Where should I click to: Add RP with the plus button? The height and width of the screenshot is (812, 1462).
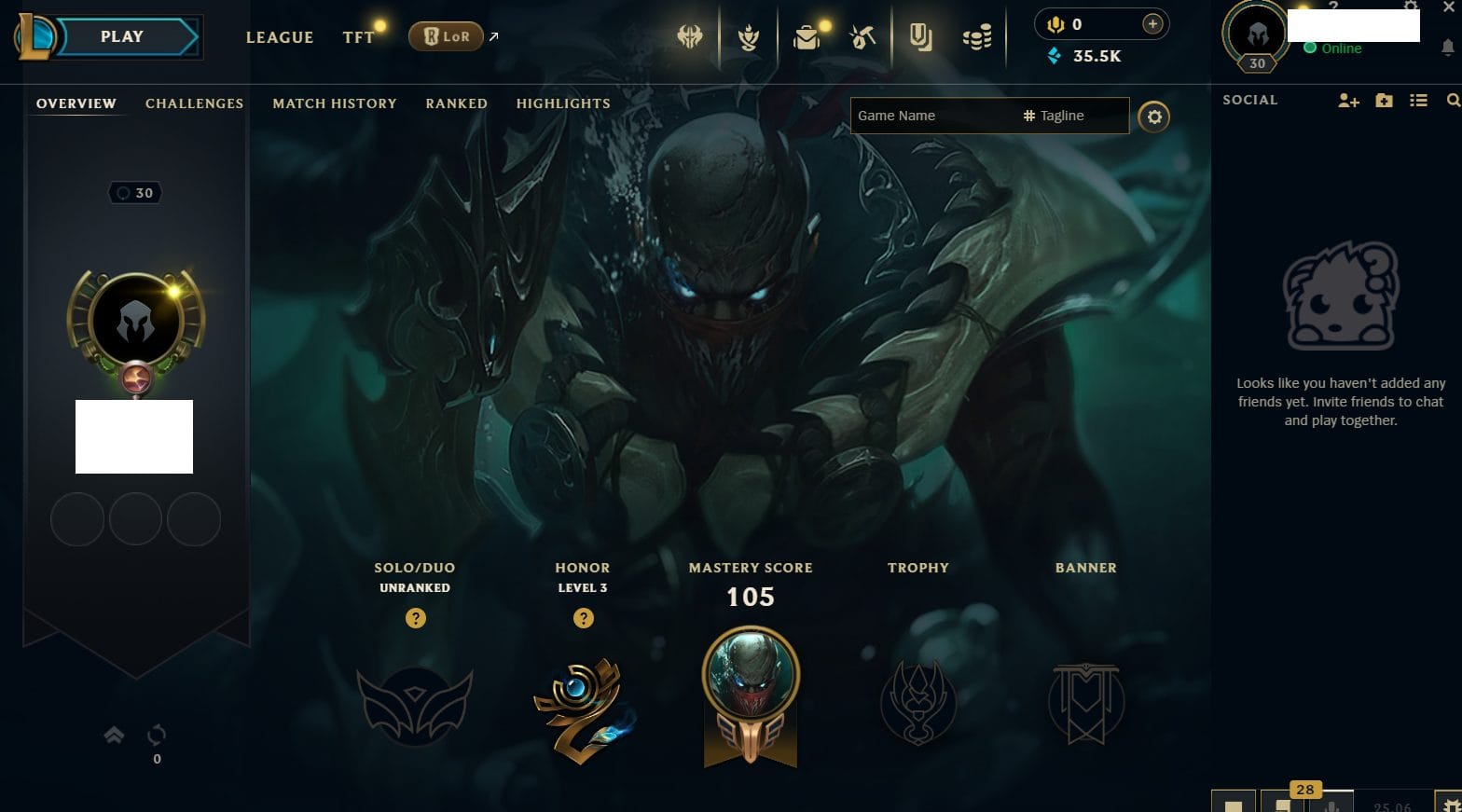coord(1152,24)
